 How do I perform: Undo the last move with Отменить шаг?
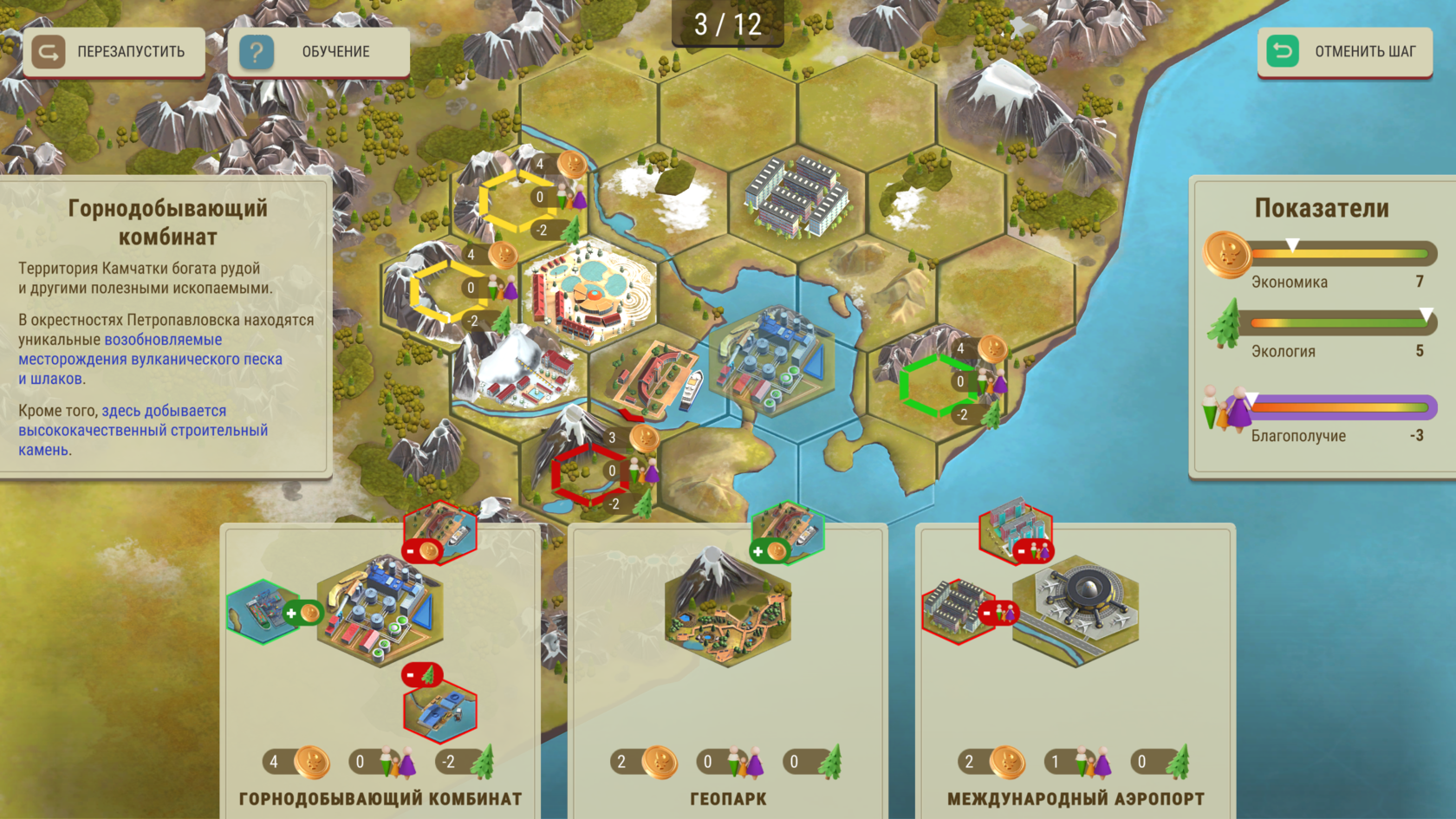tap(1344, 52)
